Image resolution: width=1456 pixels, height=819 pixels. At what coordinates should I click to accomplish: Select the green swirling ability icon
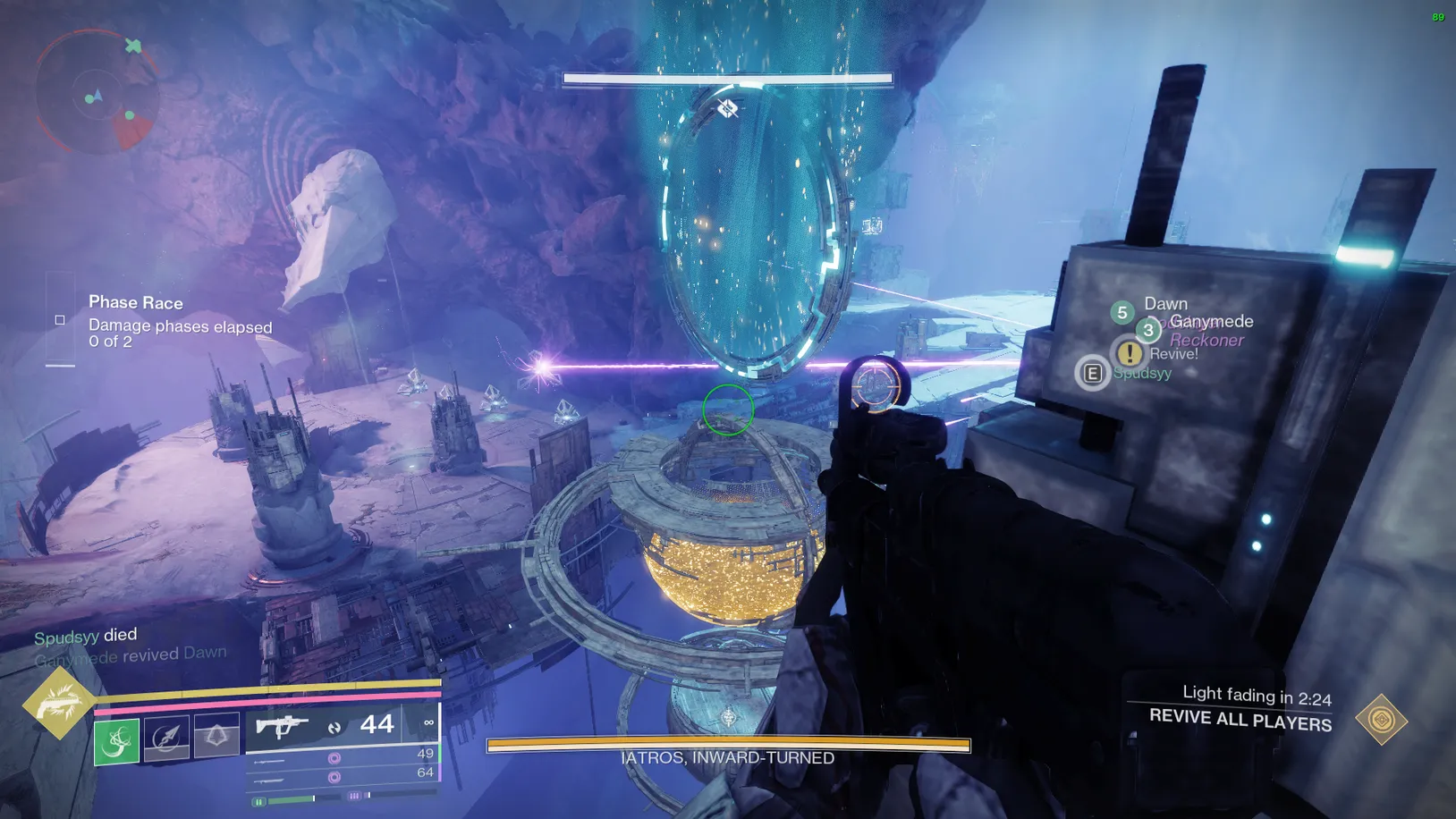(116, 741)
